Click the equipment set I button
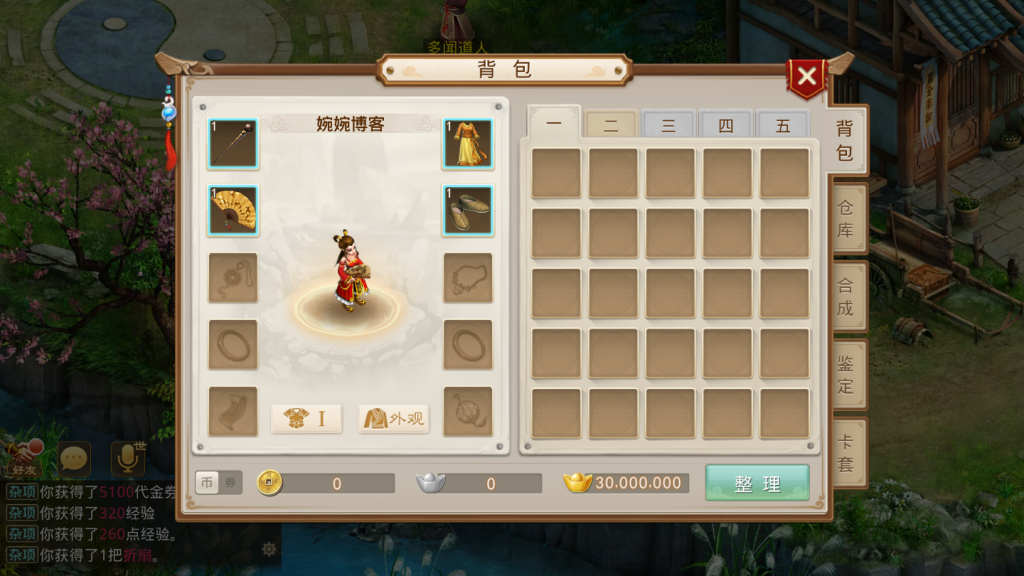1024x576 pixels. (306, 419)
